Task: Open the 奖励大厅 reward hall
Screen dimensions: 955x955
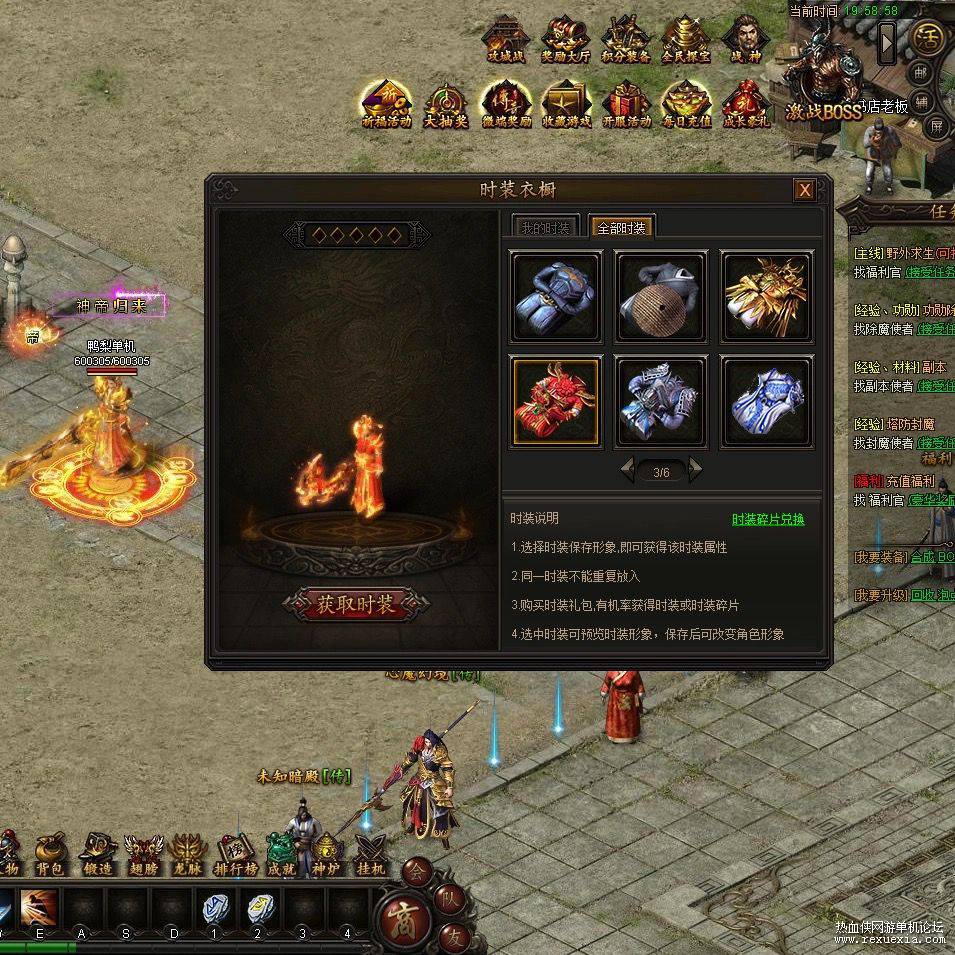Action: tap(566, 40)
